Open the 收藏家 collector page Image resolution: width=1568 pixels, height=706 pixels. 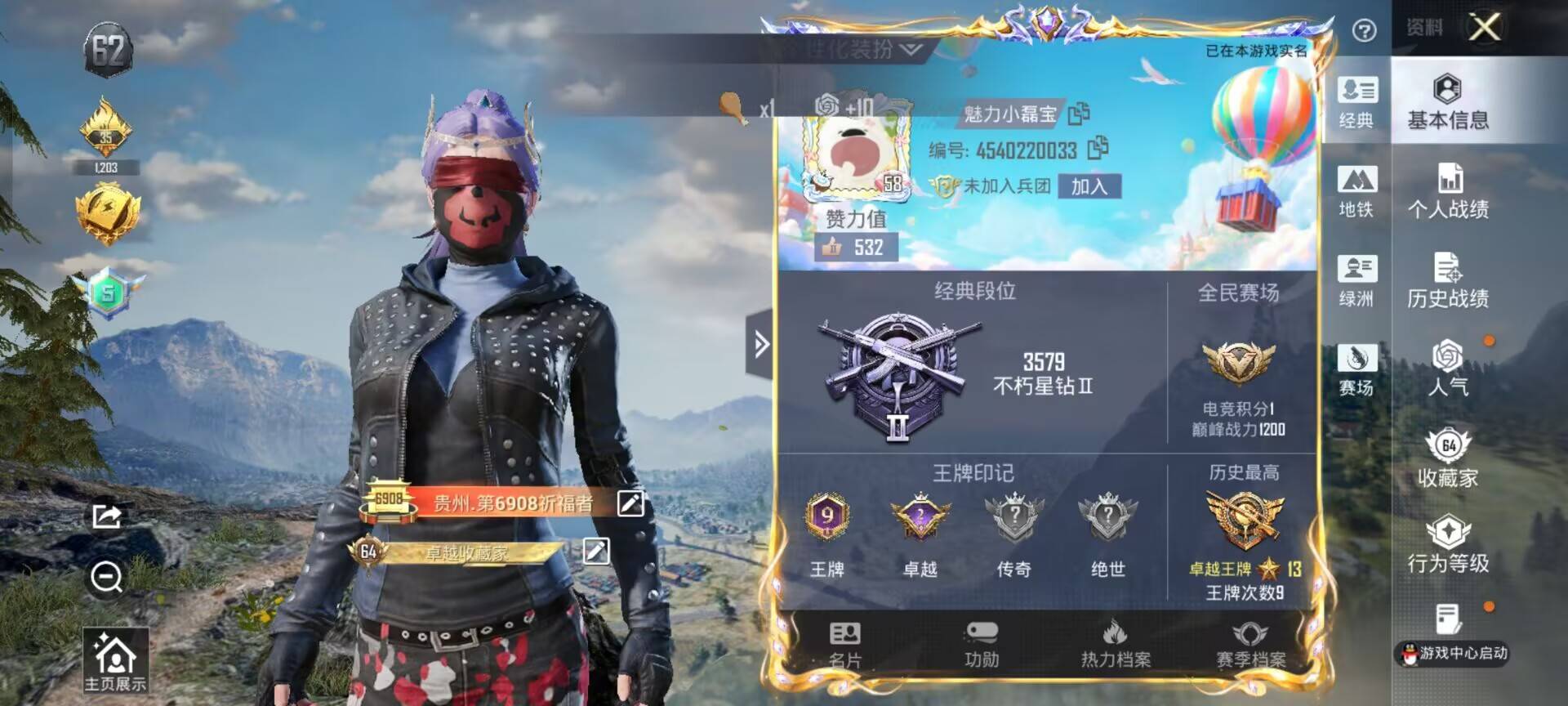[1448, 458]
